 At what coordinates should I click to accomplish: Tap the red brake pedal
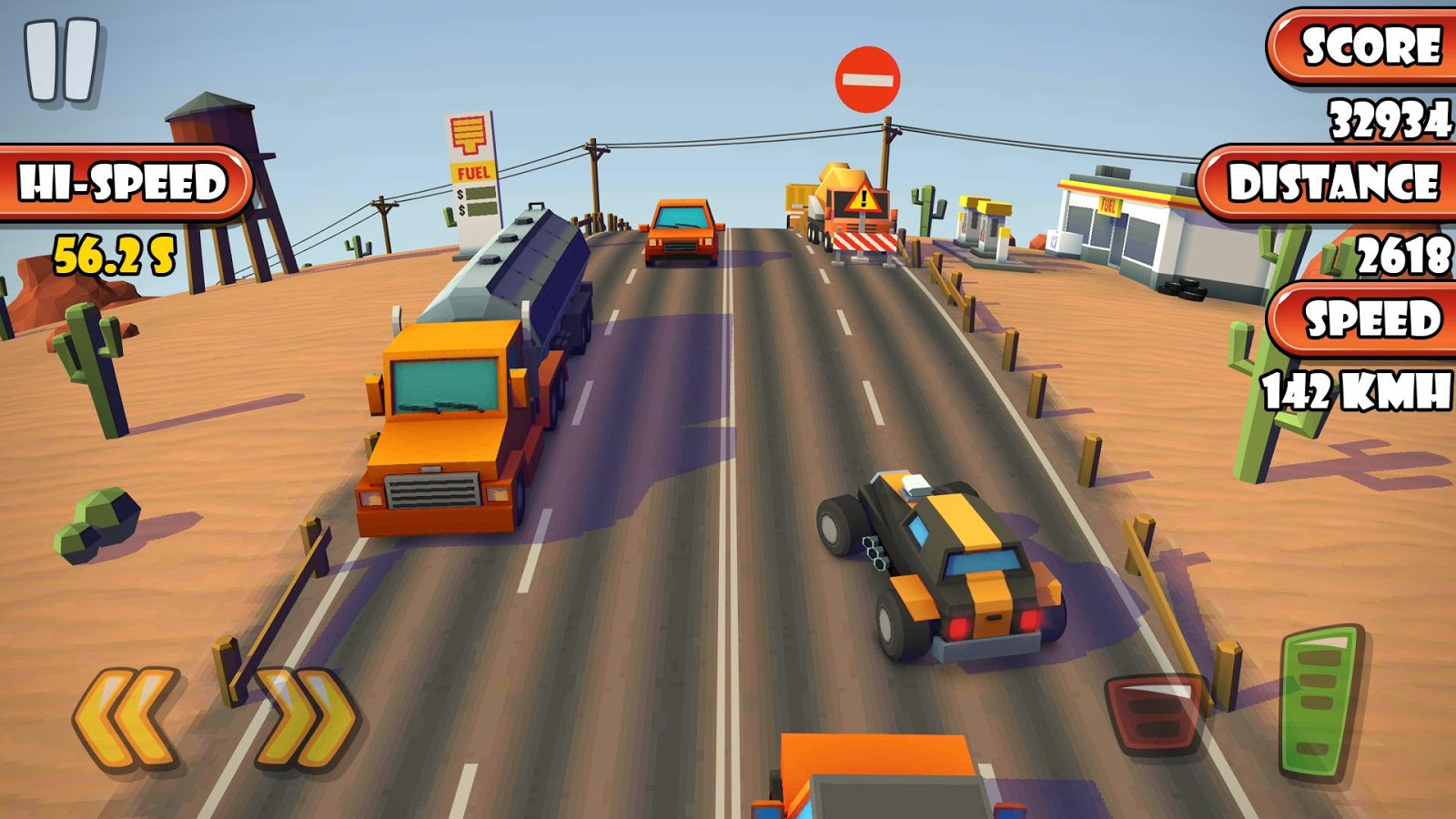coord(1154,713)
